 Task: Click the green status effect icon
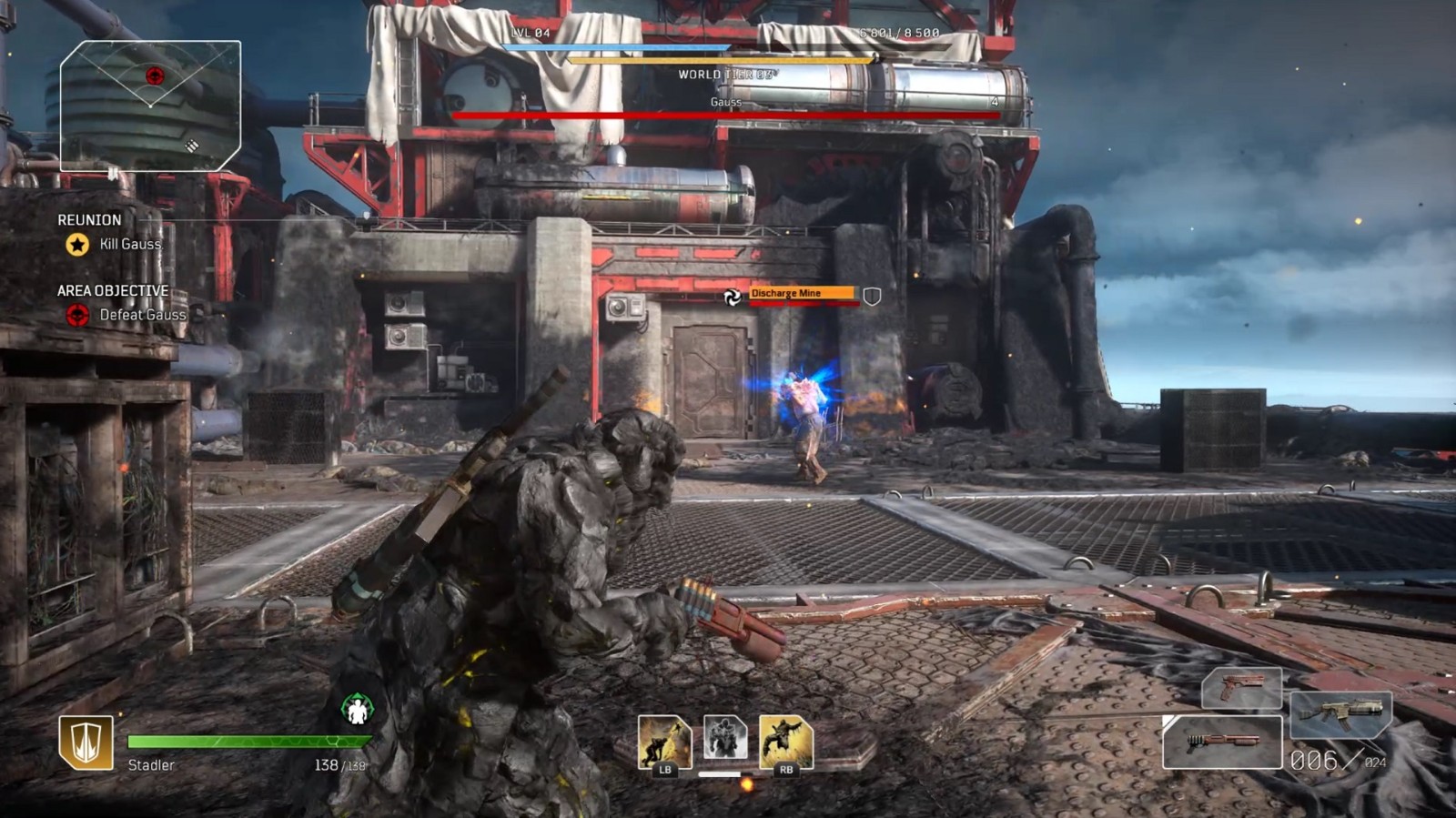pyautogui.click(x=358, y=709)
